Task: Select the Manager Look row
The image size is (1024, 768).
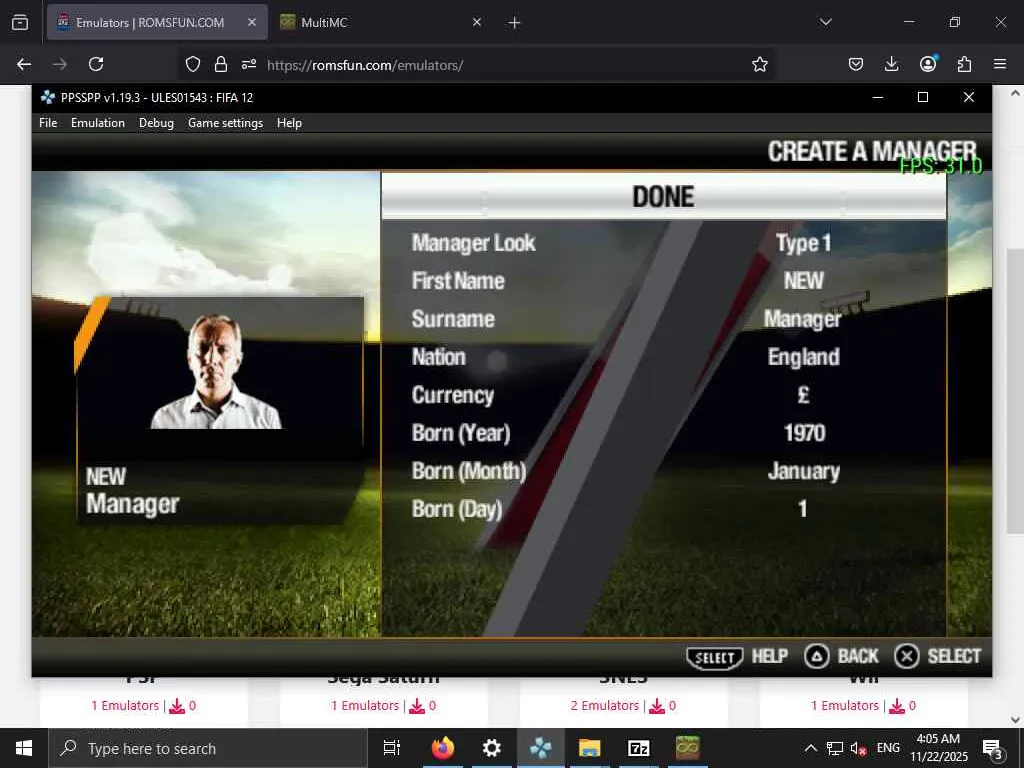Action: (x=473, y=243)
